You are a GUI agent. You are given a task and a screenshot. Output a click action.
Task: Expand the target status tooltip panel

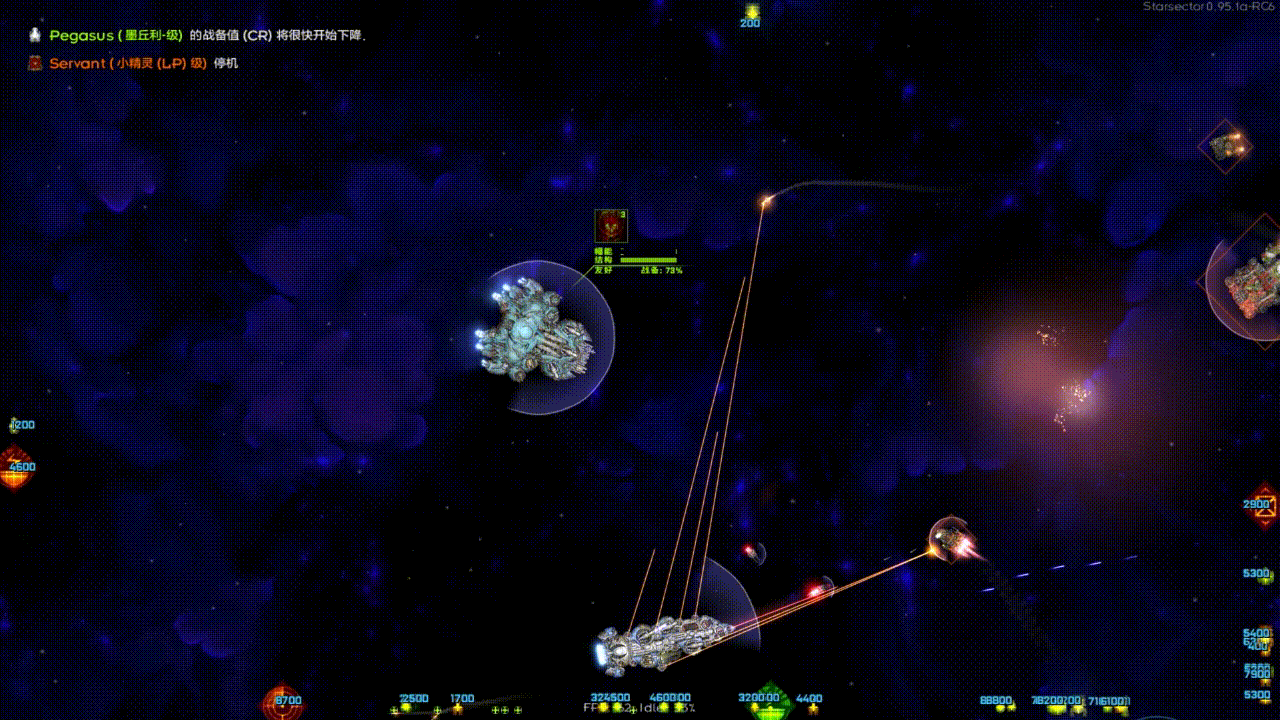pyautogui.click(x=640, y=245)
